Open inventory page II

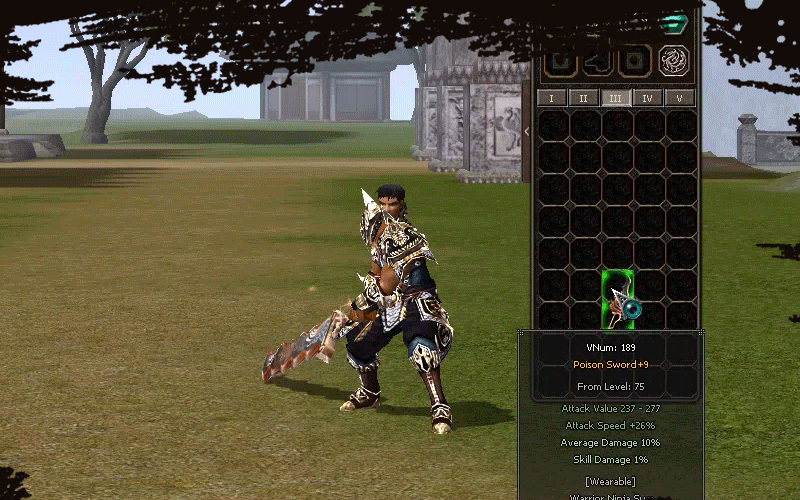tap(584, 98)
